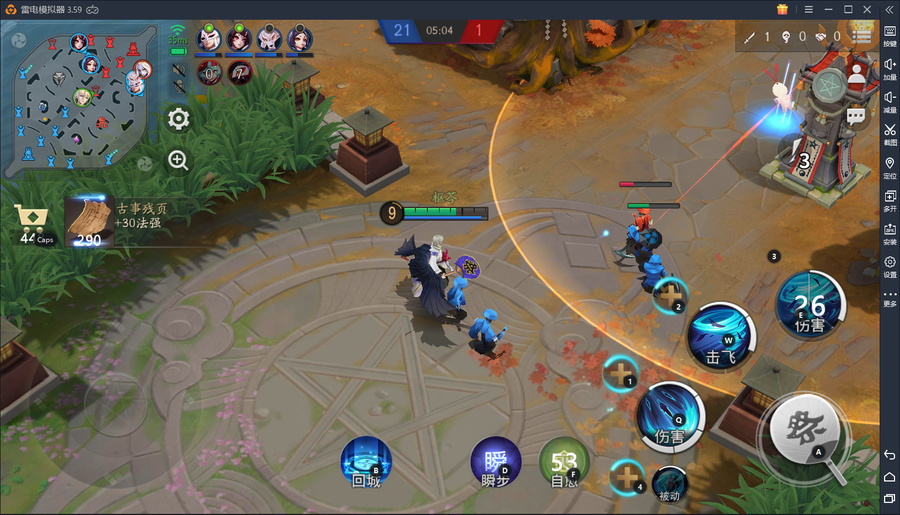Buy the recommended 古事残页 item
Image resolution: width=900 pixels, height=515 pixels.
89,220
